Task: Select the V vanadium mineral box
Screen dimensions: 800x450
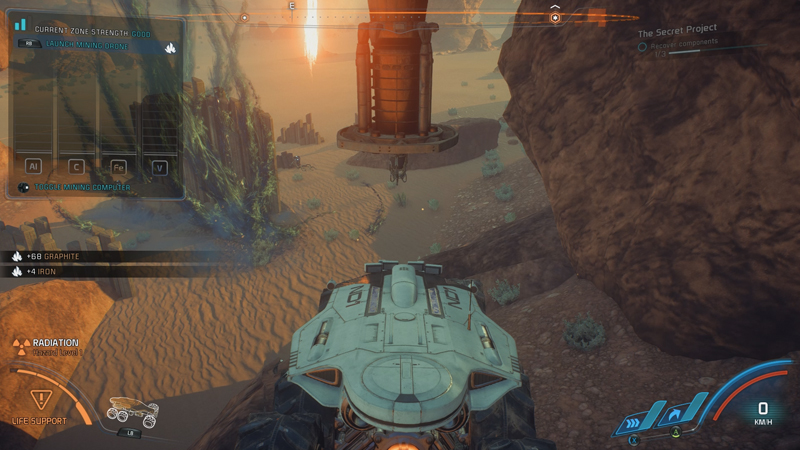Action: click(x=158, y=167)
